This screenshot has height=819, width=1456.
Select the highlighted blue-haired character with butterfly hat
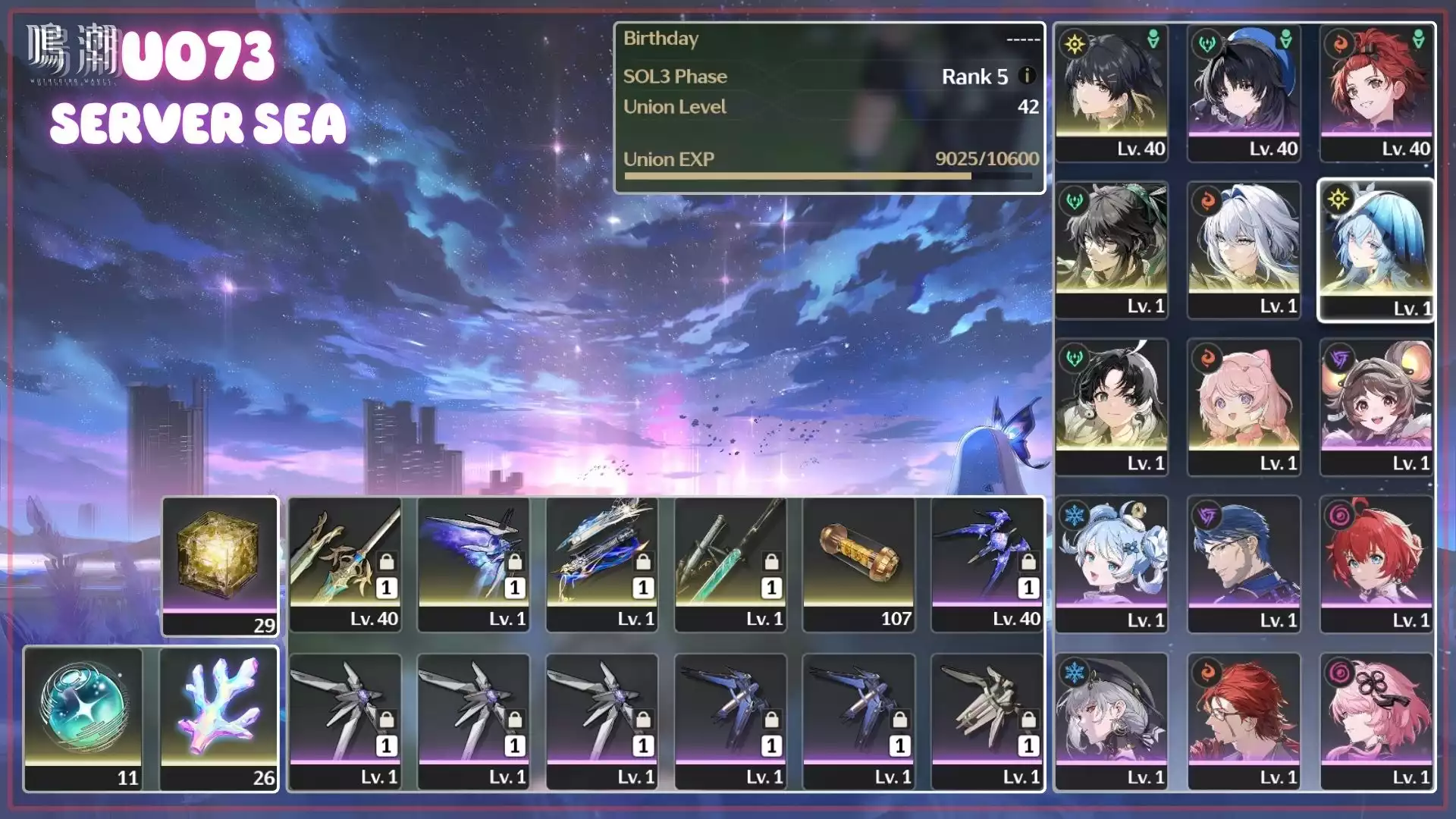1376,250
